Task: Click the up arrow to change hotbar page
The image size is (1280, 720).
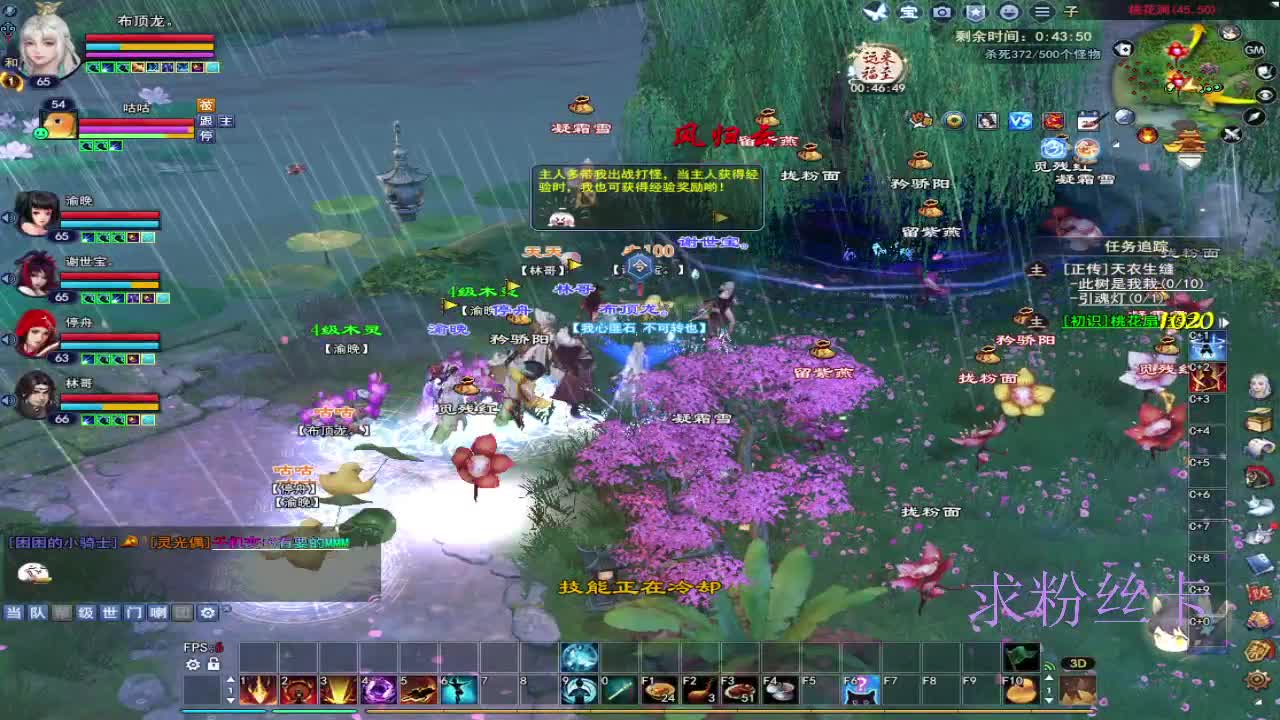Action: click(230, 680)
